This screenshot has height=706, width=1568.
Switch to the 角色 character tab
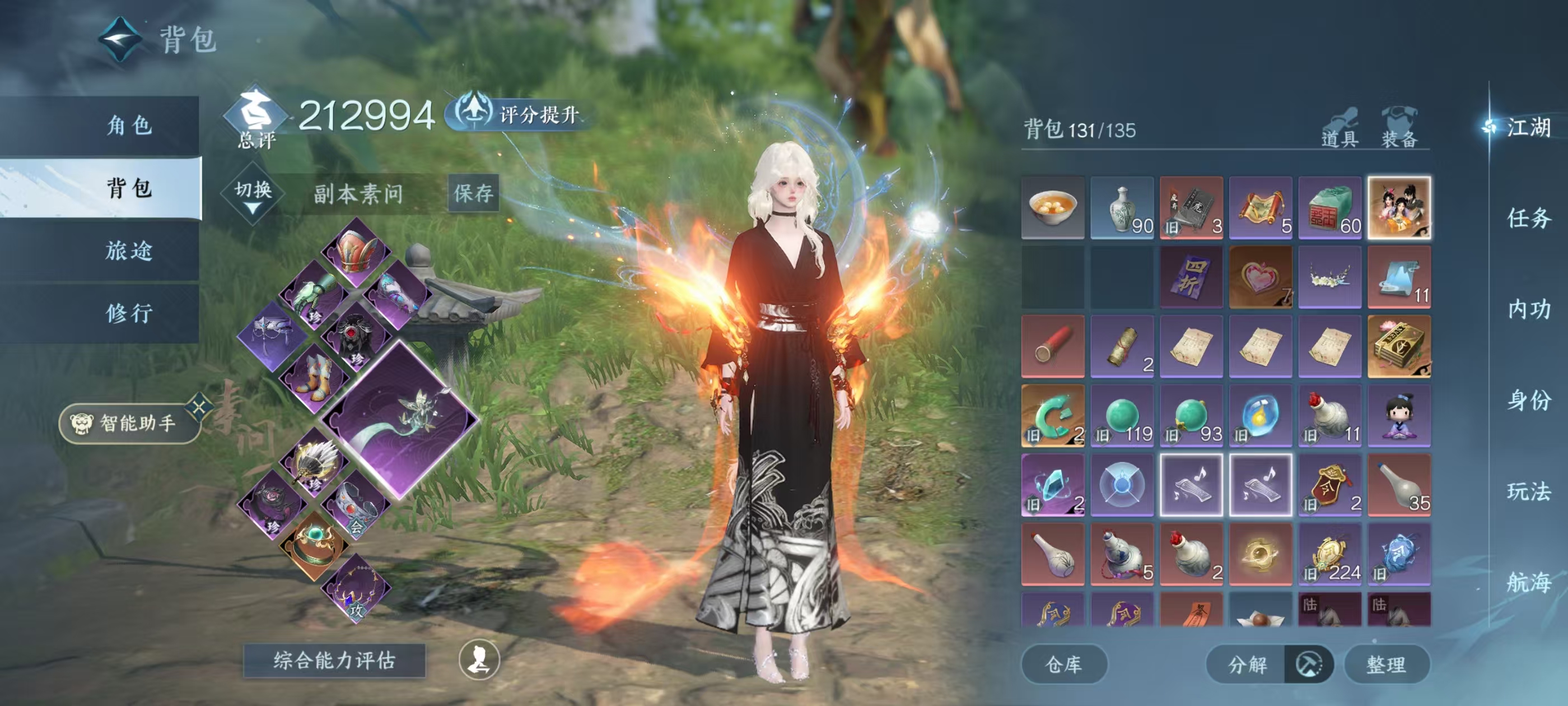point(129,126)
